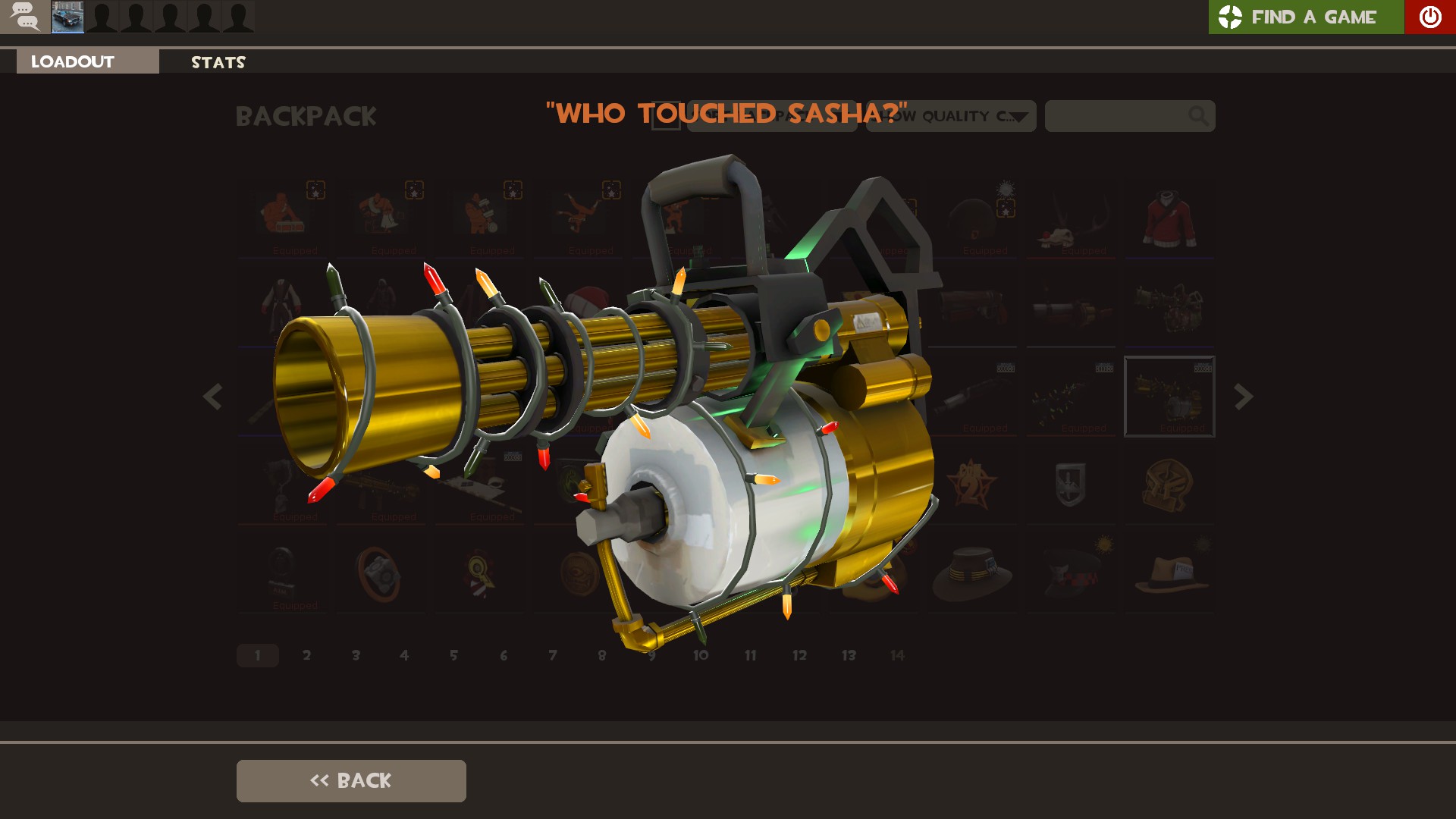
Task: Switch to the Stats tab
Action: click(218, 62)
